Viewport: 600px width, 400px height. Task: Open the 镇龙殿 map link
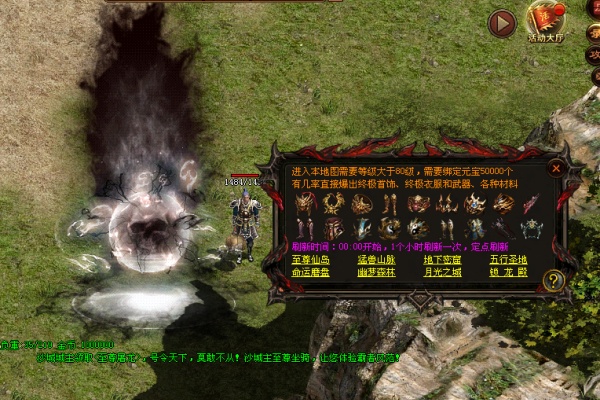[x=510, y=272]
